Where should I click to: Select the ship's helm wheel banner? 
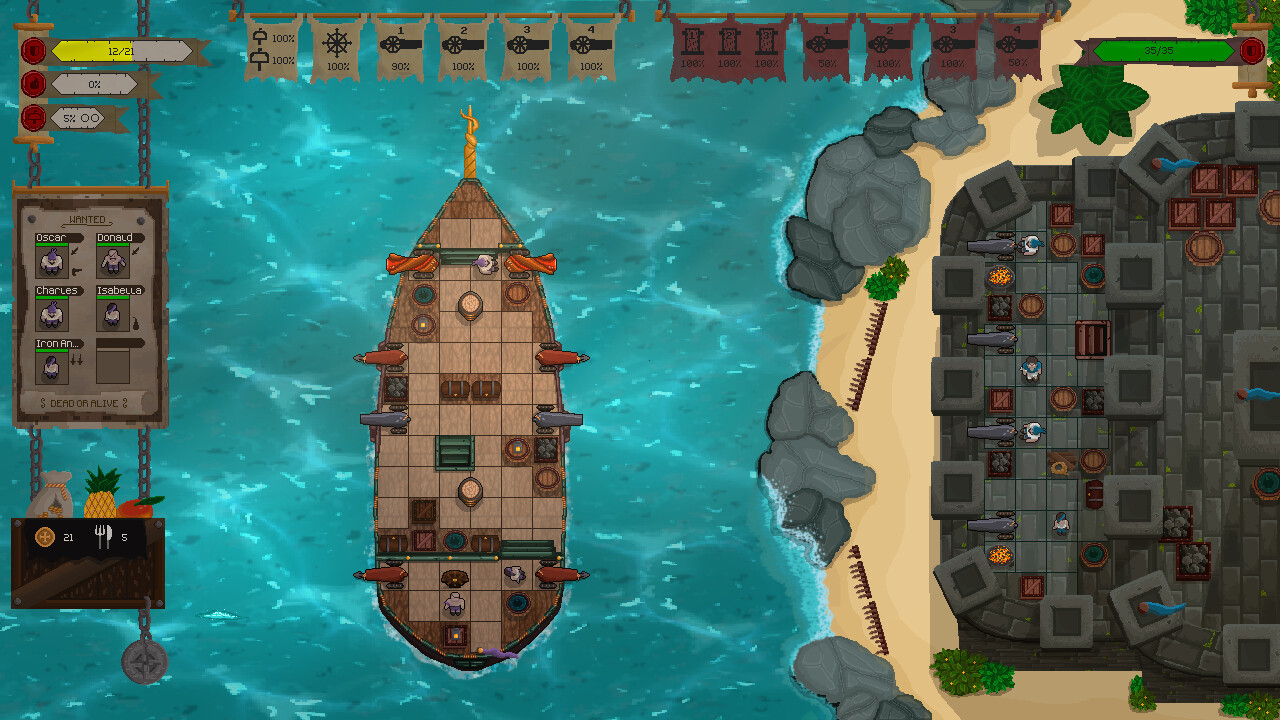coord(336,45)
